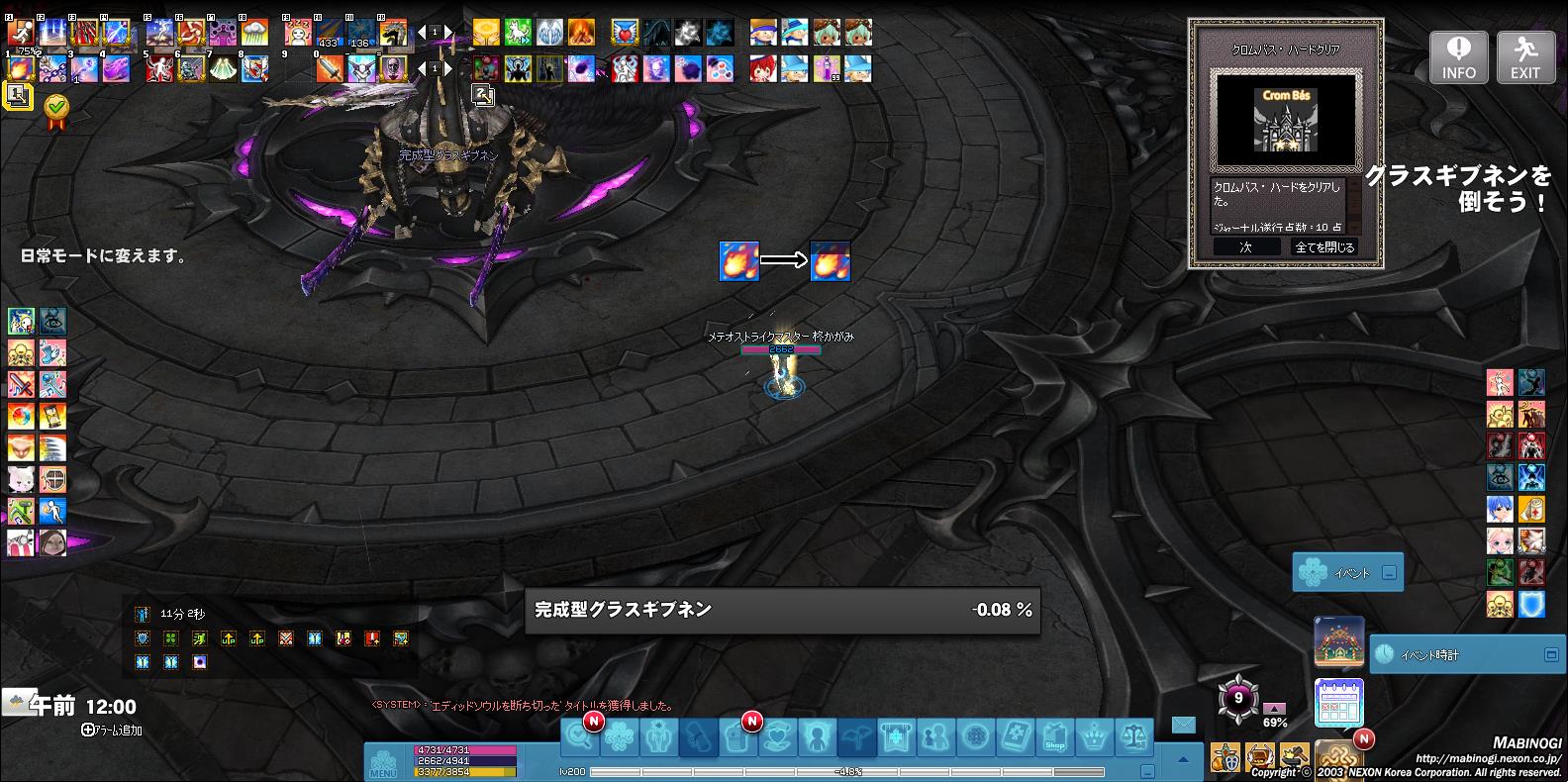Image resolution: width=1568 pixels, height=782 pixels.
Task: Expand the pink arrow above 69%
Action: tap(1274, 709)
